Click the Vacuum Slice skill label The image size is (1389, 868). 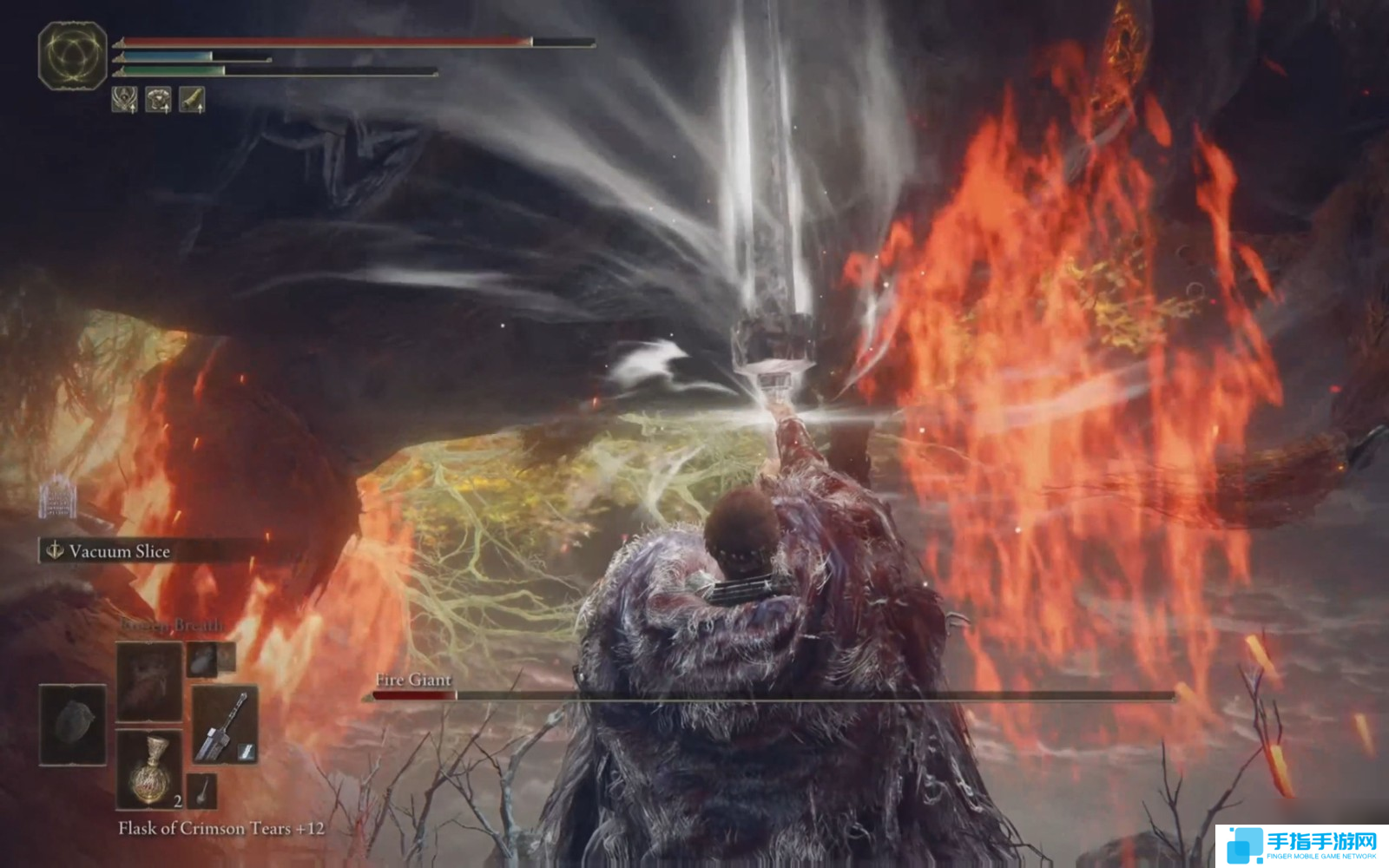point(119,551)
